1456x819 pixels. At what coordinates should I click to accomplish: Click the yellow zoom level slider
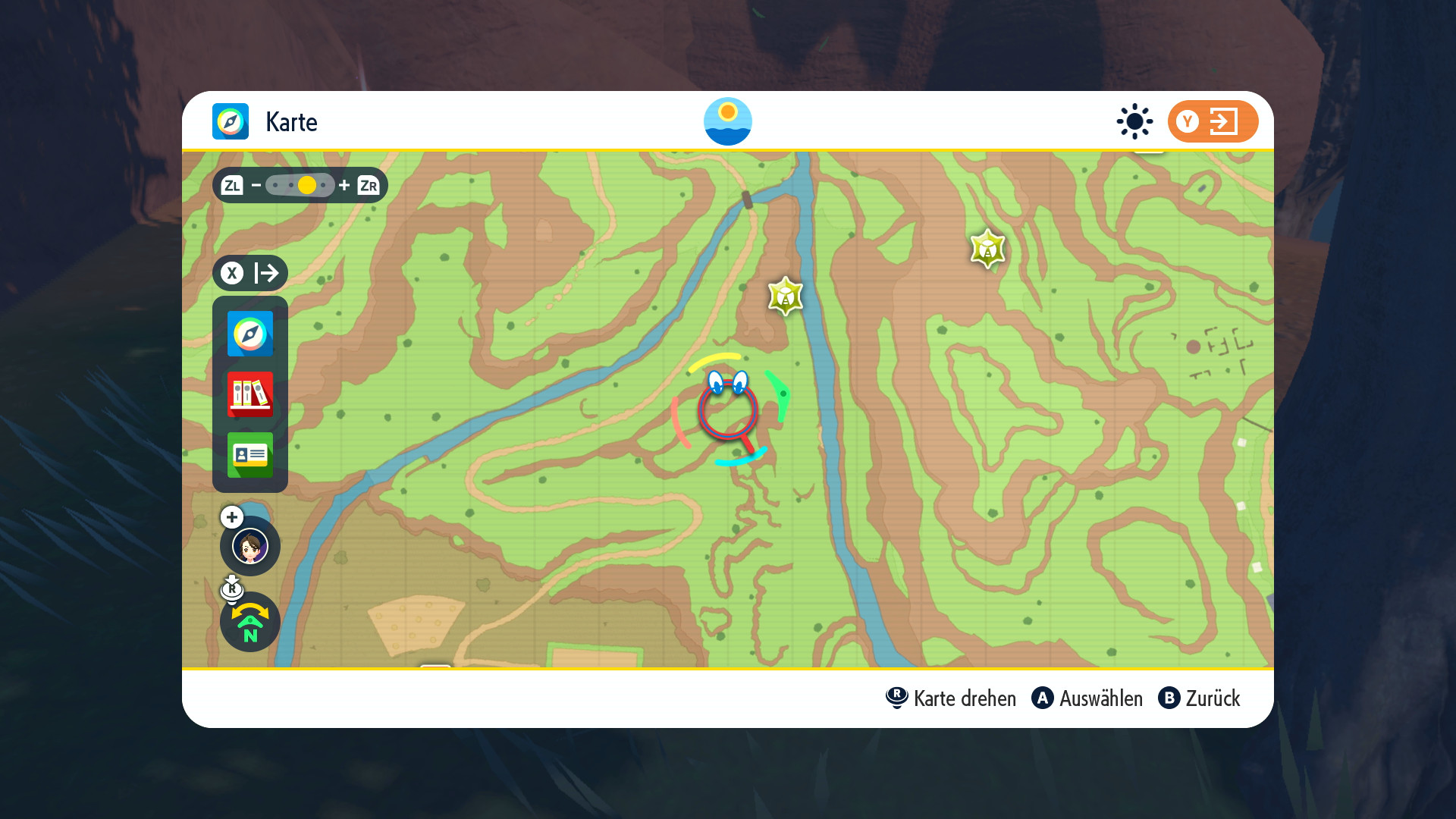tap(306, 185)
